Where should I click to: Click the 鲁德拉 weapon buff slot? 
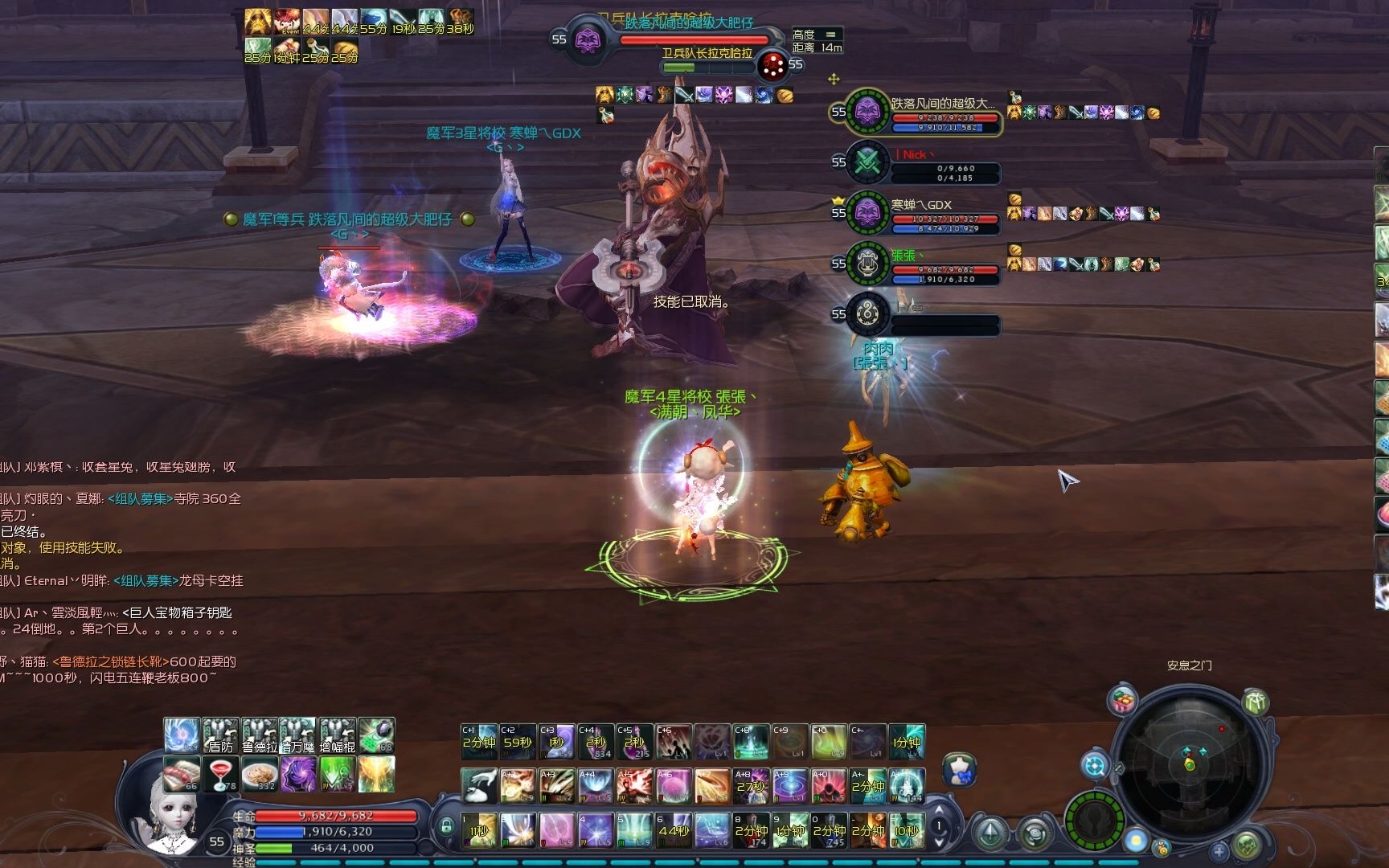[260, 735]
